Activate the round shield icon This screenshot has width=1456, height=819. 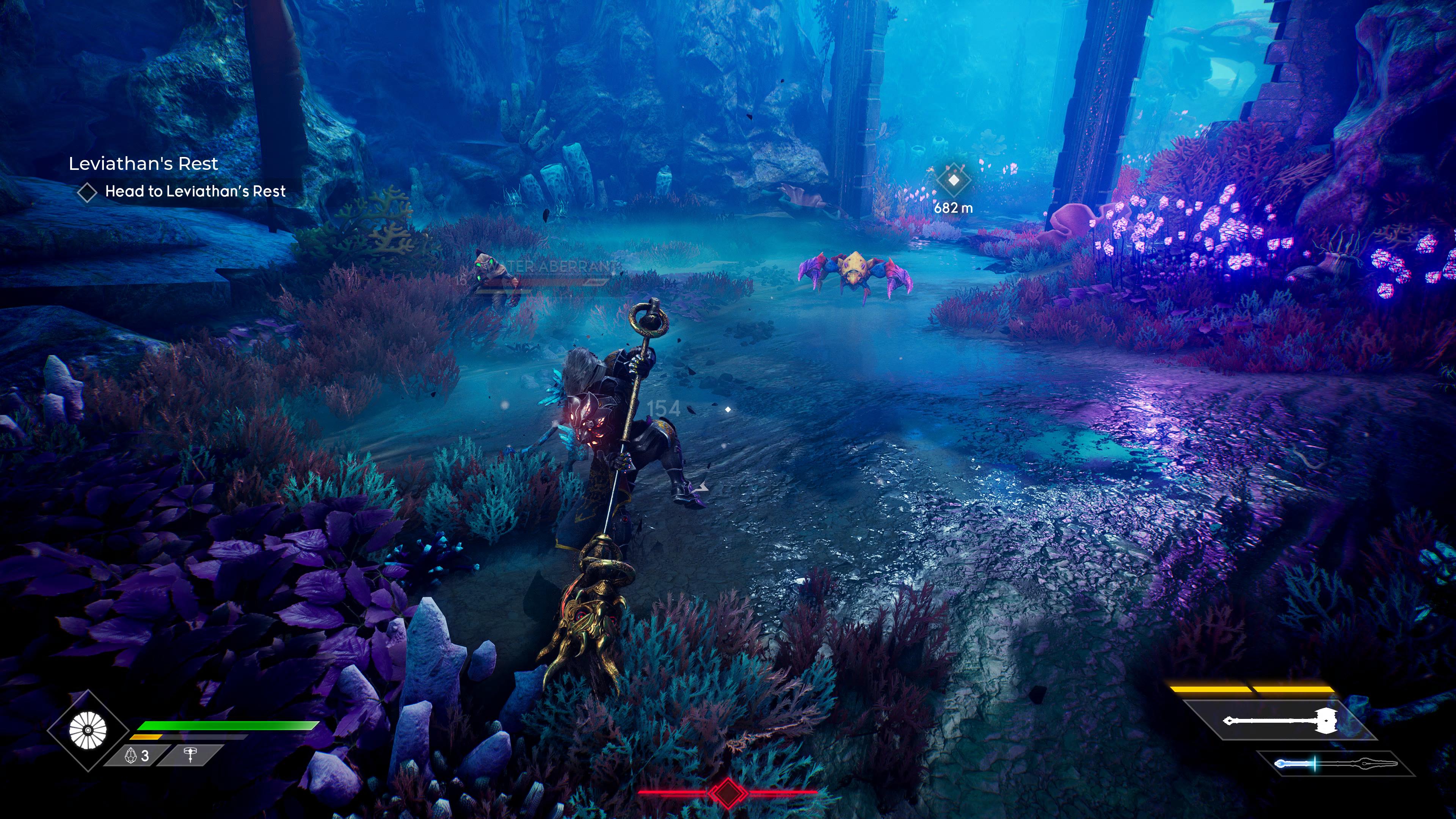pos(88,730)
